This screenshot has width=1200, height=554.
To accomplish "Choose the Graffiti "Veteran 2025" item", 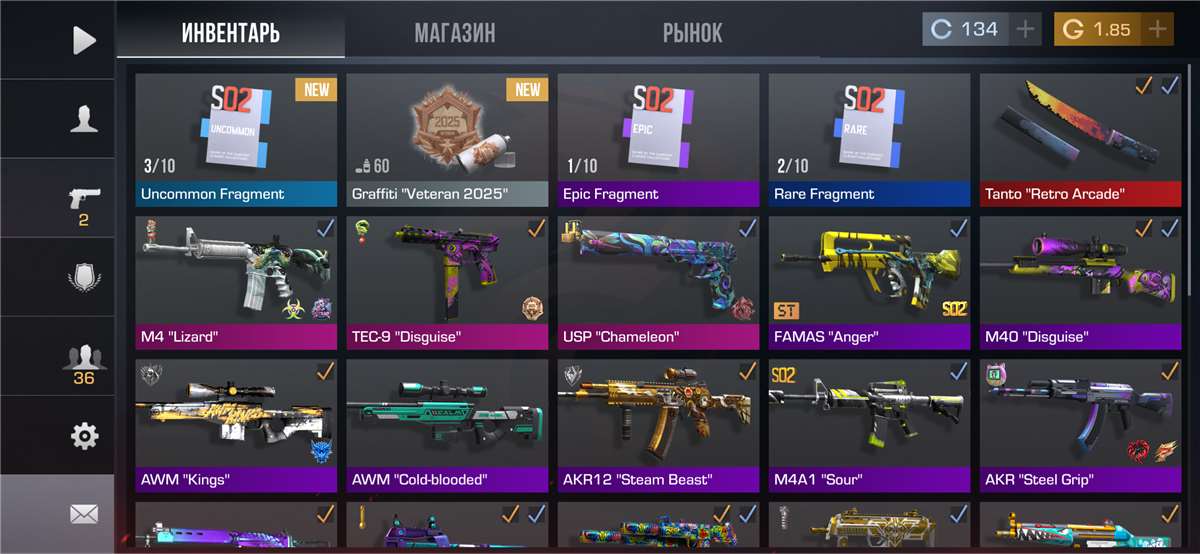I will point(447,139).
